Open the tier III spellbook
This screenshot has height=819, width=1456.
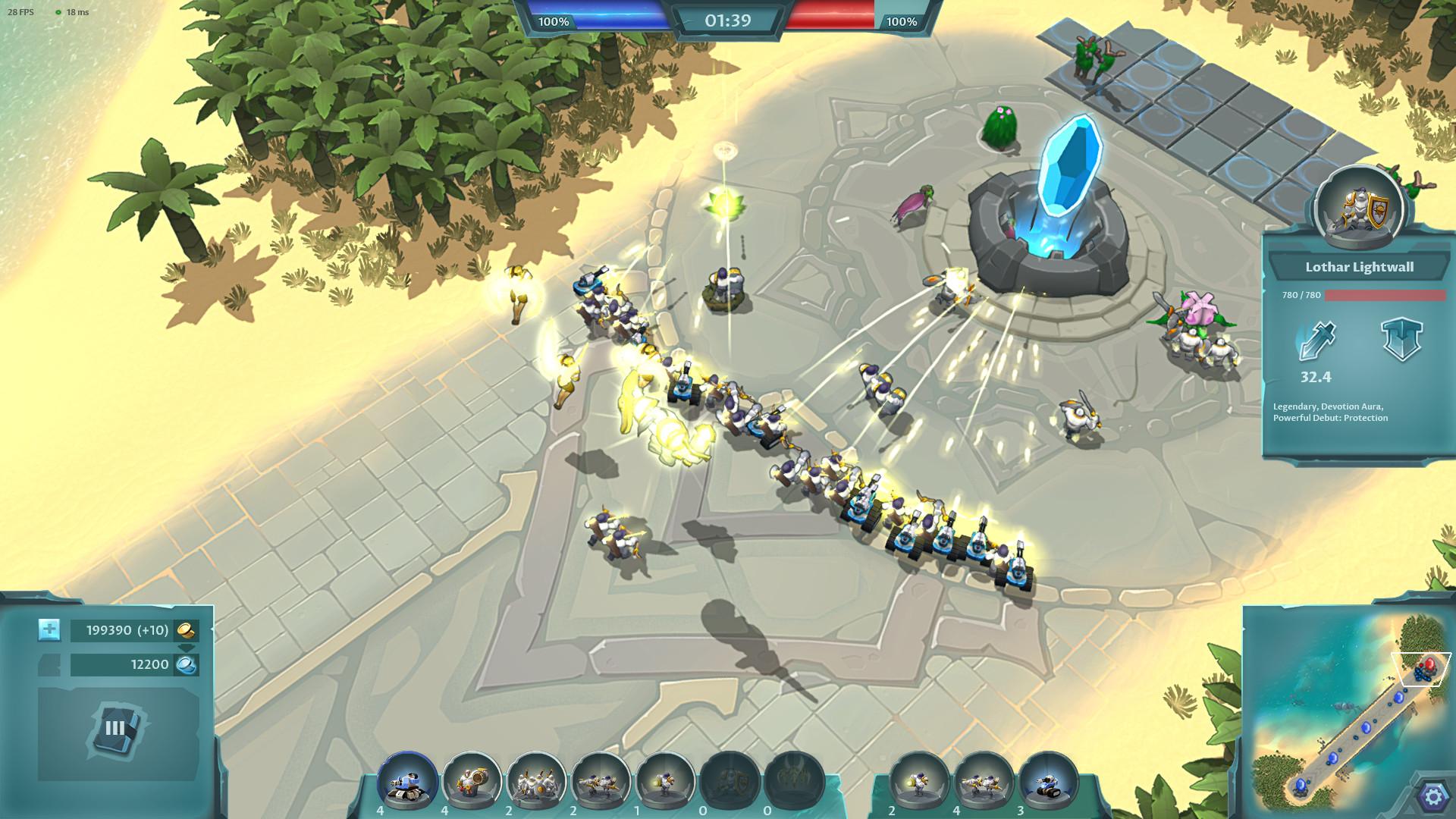pos(115,729)
